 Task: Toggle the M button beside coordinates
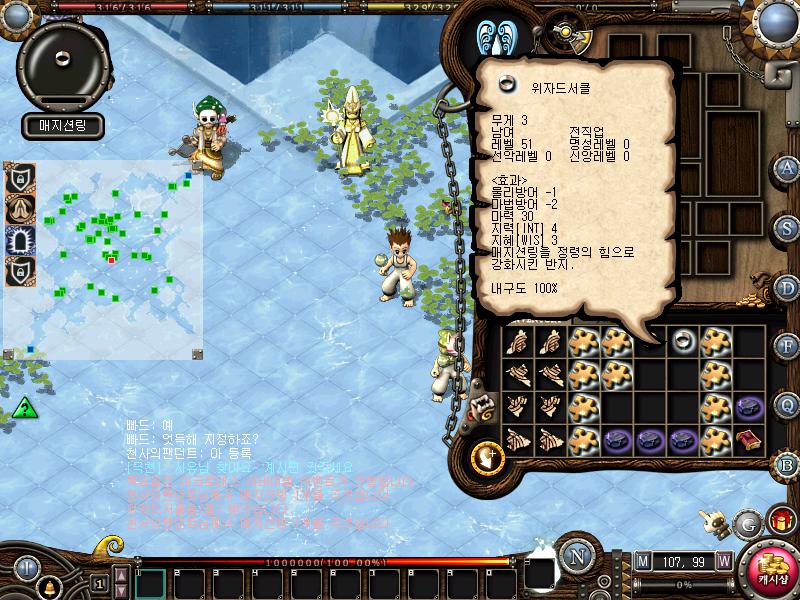tap(643, 560)
